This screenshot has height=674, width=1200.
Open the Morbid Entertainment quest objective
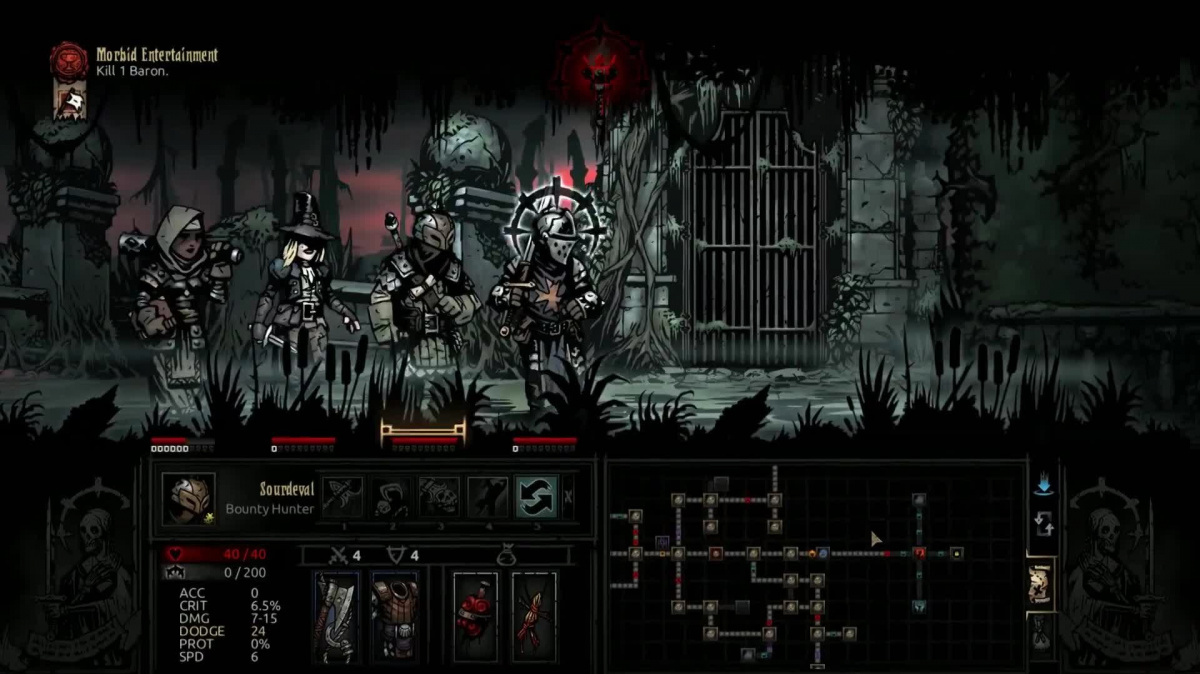(x=157, y=62)
